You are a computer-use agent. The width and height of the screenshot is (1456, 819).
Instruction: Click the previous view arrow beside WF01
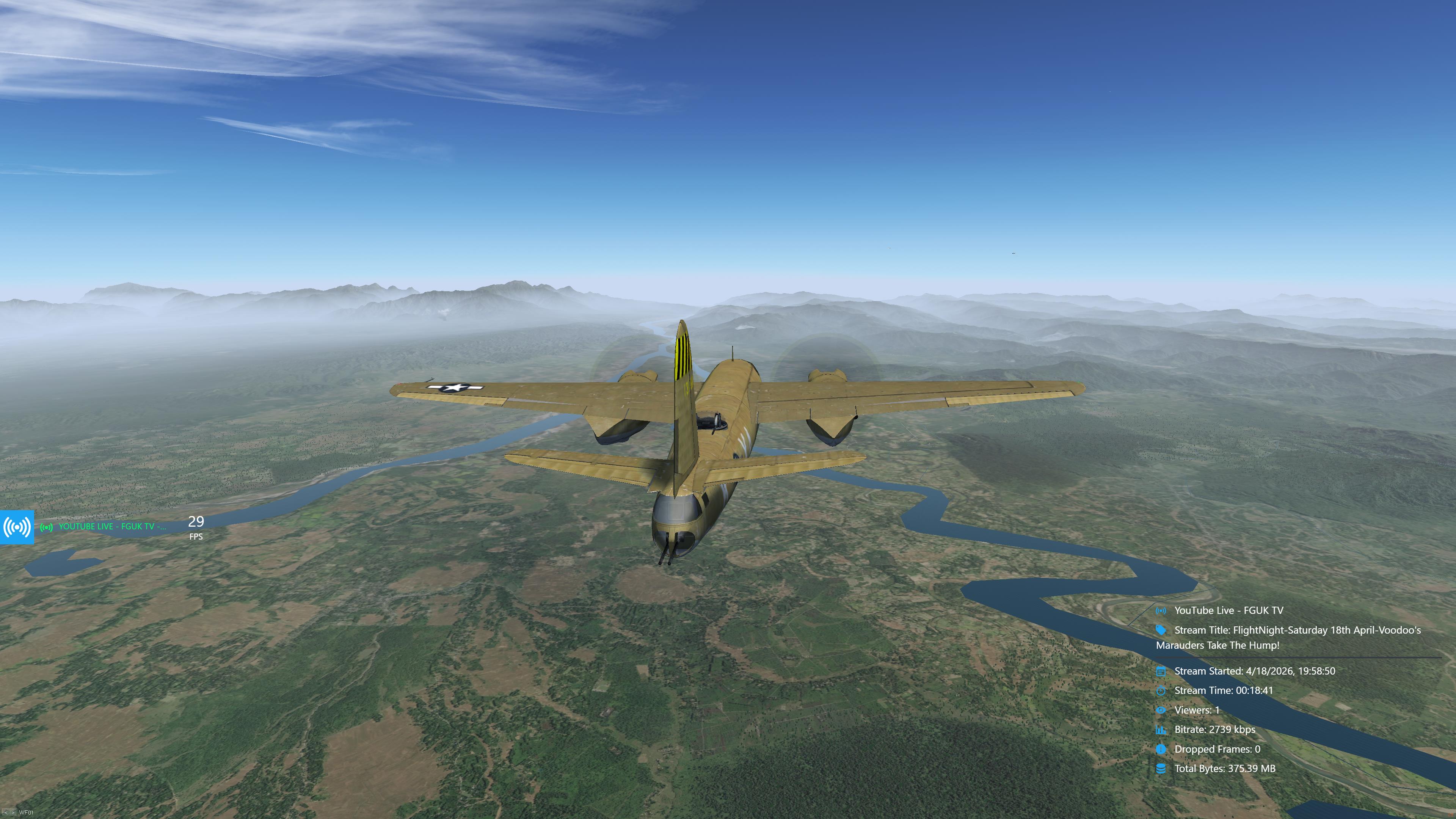6,812
